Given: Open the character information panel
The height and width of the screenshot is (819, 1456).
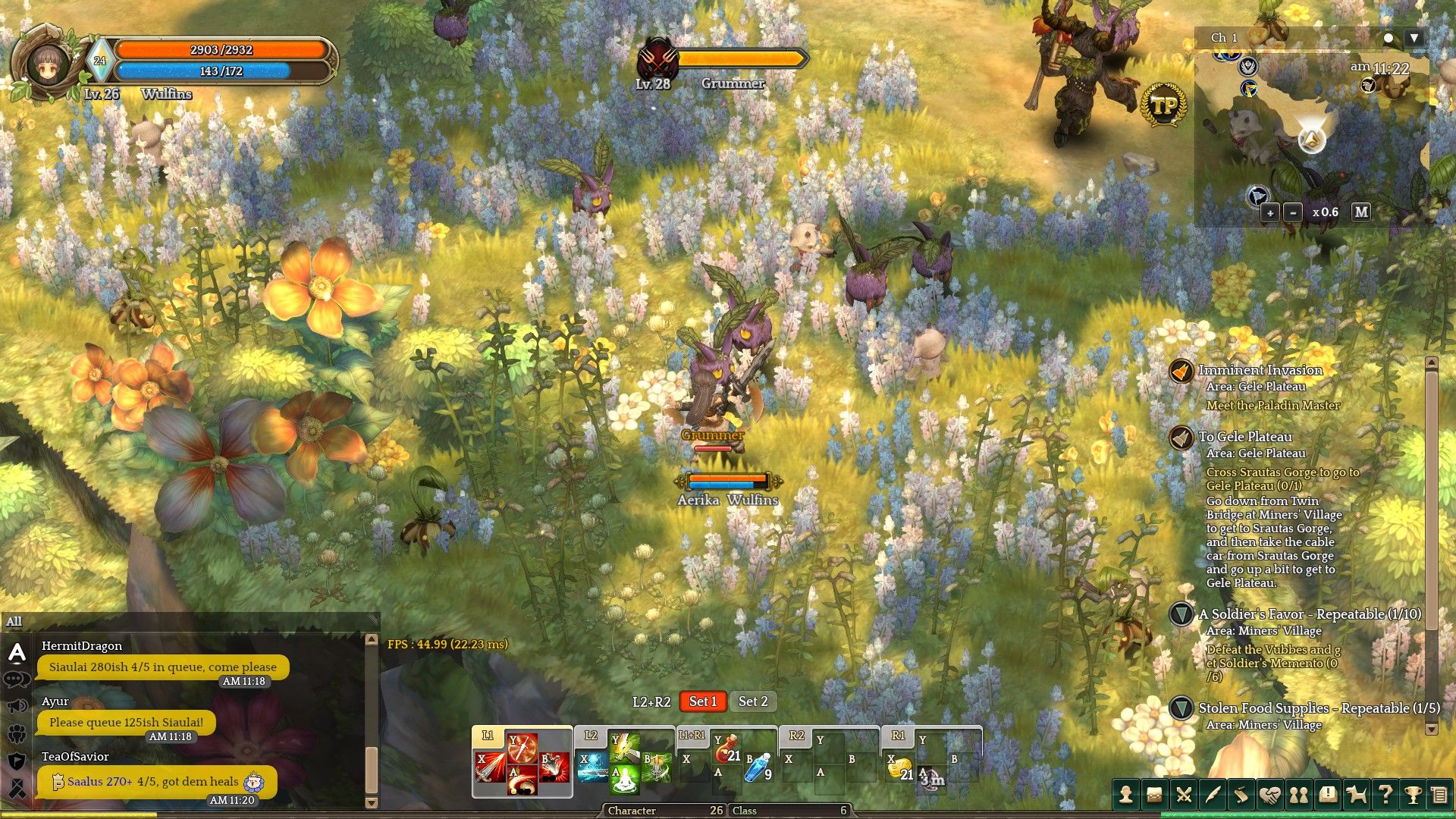Looking at the screenshot, I should (x=1126, y=793).
